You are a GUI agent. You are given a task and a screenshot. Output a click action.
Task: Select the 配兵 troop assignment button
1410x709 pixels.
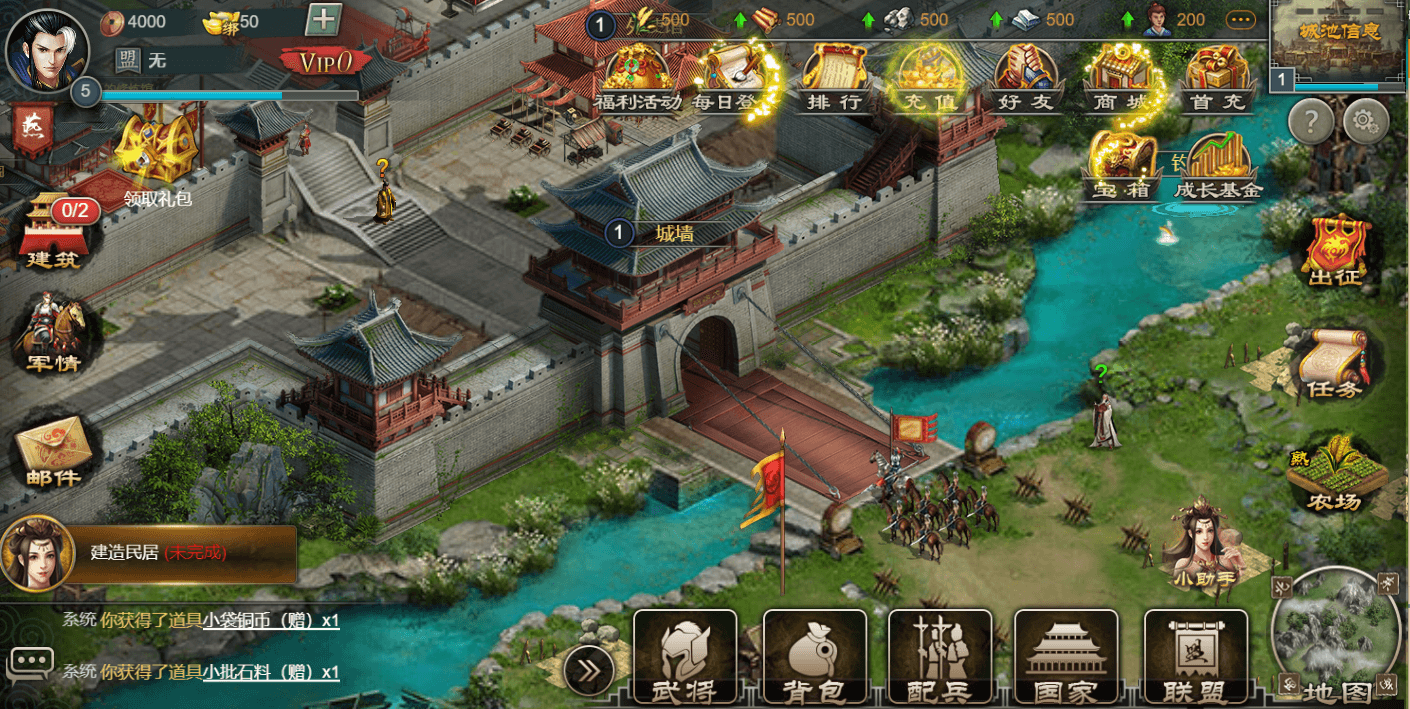pyautogui.click(x=938, y=655)
